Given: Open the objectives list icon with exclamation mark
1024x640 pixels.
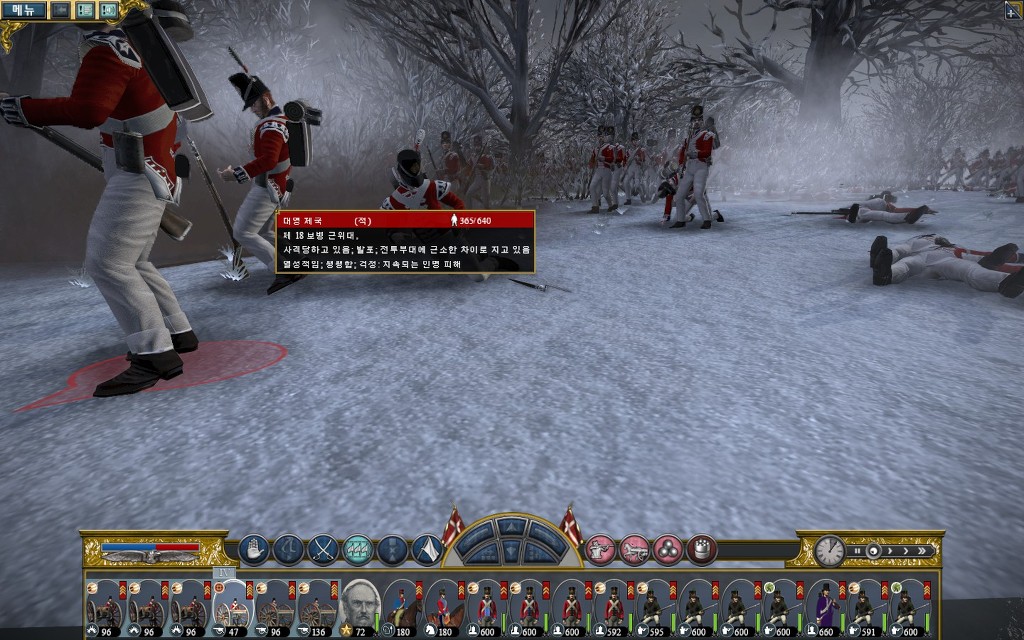Looking at the screenshot, I should [x=85, y=10].
